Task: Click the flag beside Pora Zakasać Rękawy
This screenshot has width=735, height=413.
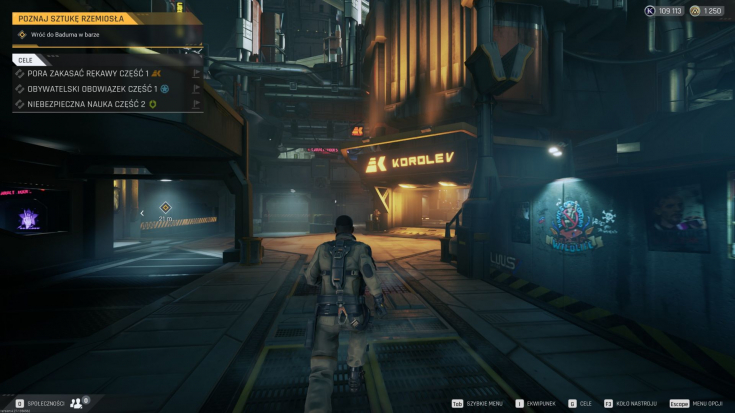Action: pyautogui.click(x=197, y=73)
